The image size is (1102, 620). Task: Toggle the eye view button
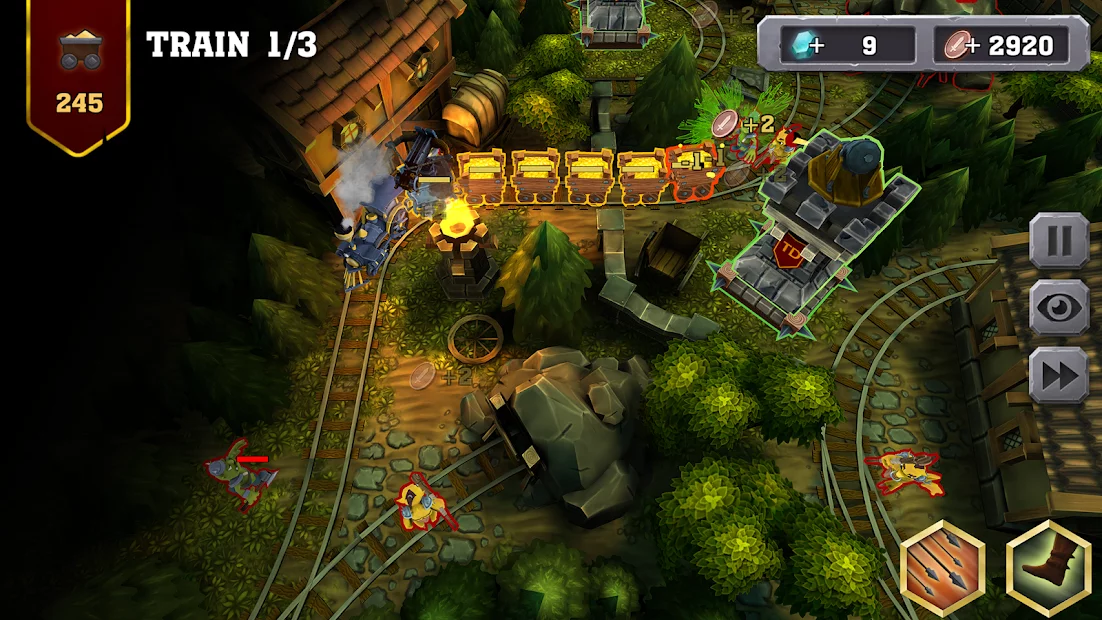tap(1058, 308)
